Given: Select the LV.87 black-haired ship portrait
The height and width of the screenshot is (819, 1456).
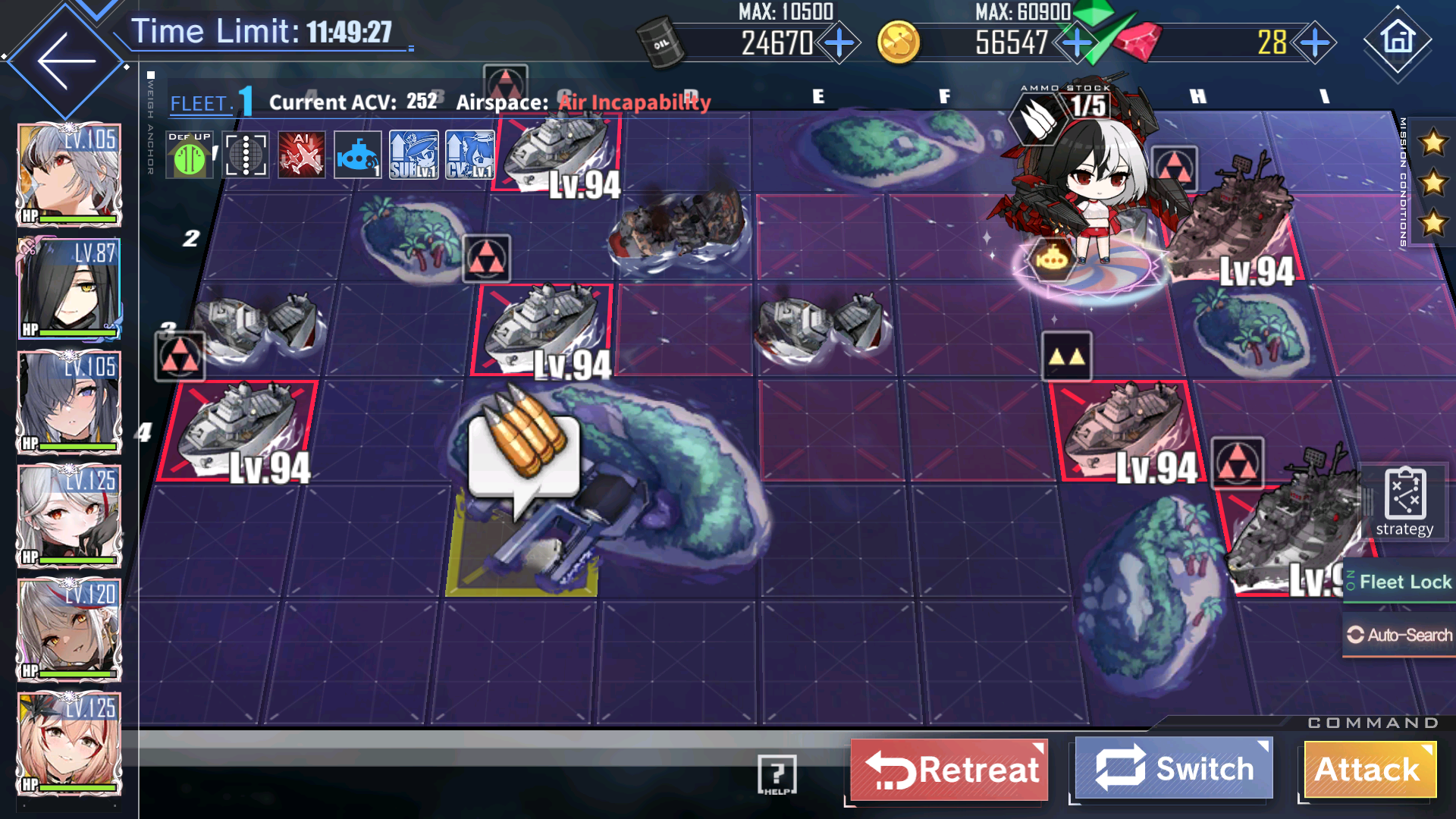Looking at the screenshot, I should pos(69,289).
